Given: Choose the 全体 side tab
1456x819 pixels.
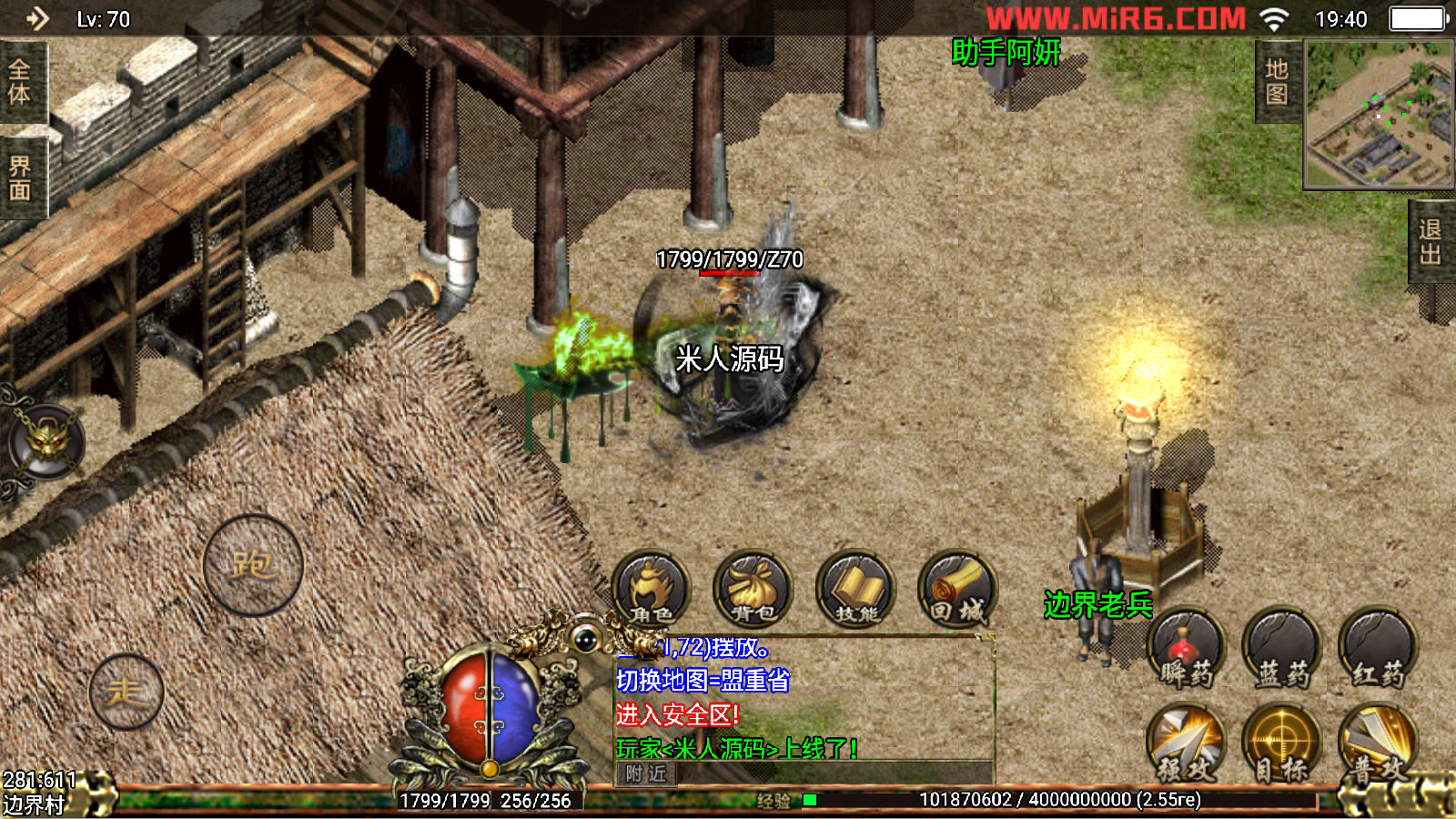Looking at the screenshot, I should (20, 82).
